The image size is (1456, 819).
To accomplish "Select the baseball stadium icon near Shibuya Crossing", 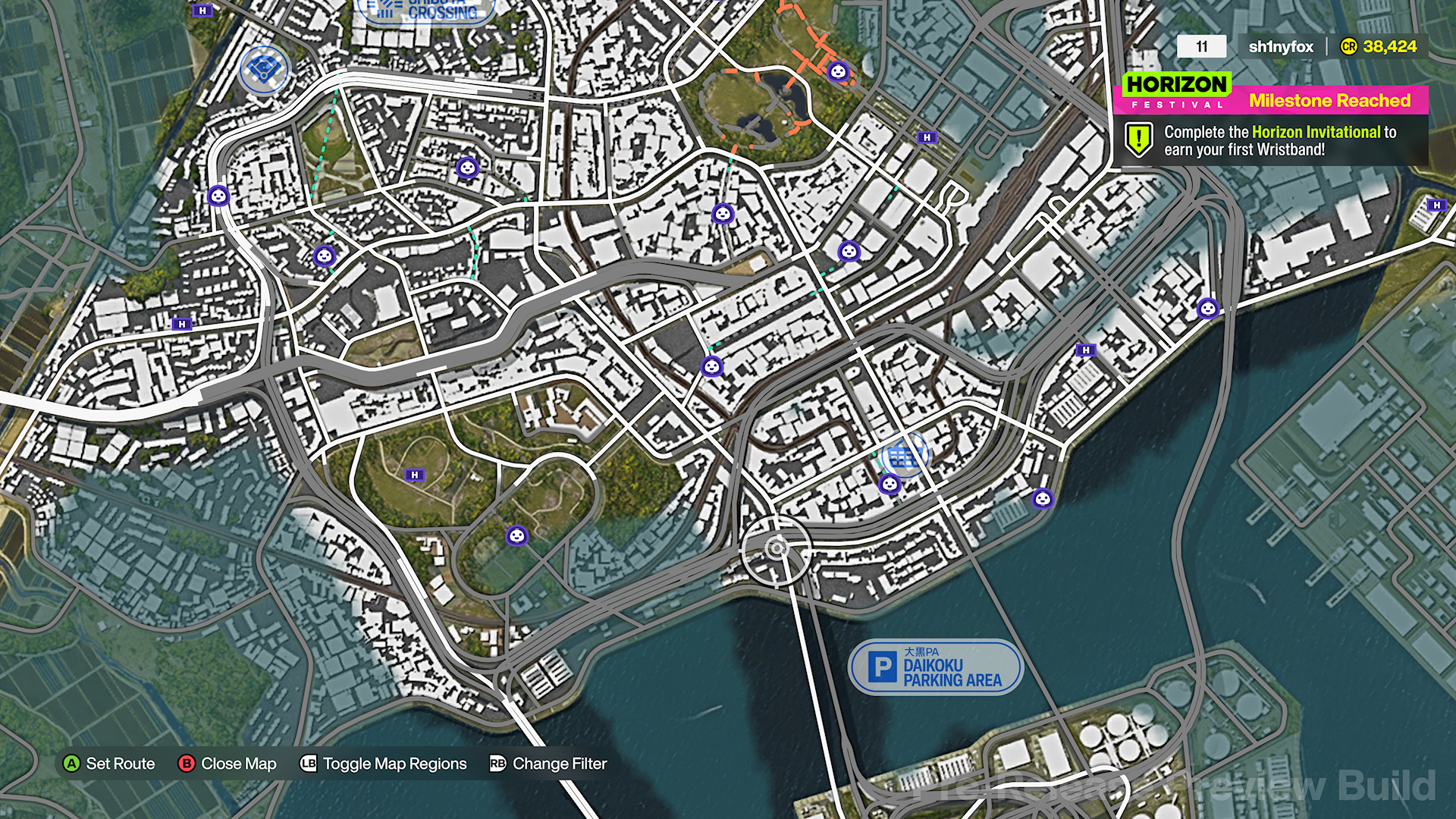I will [263, 69].
